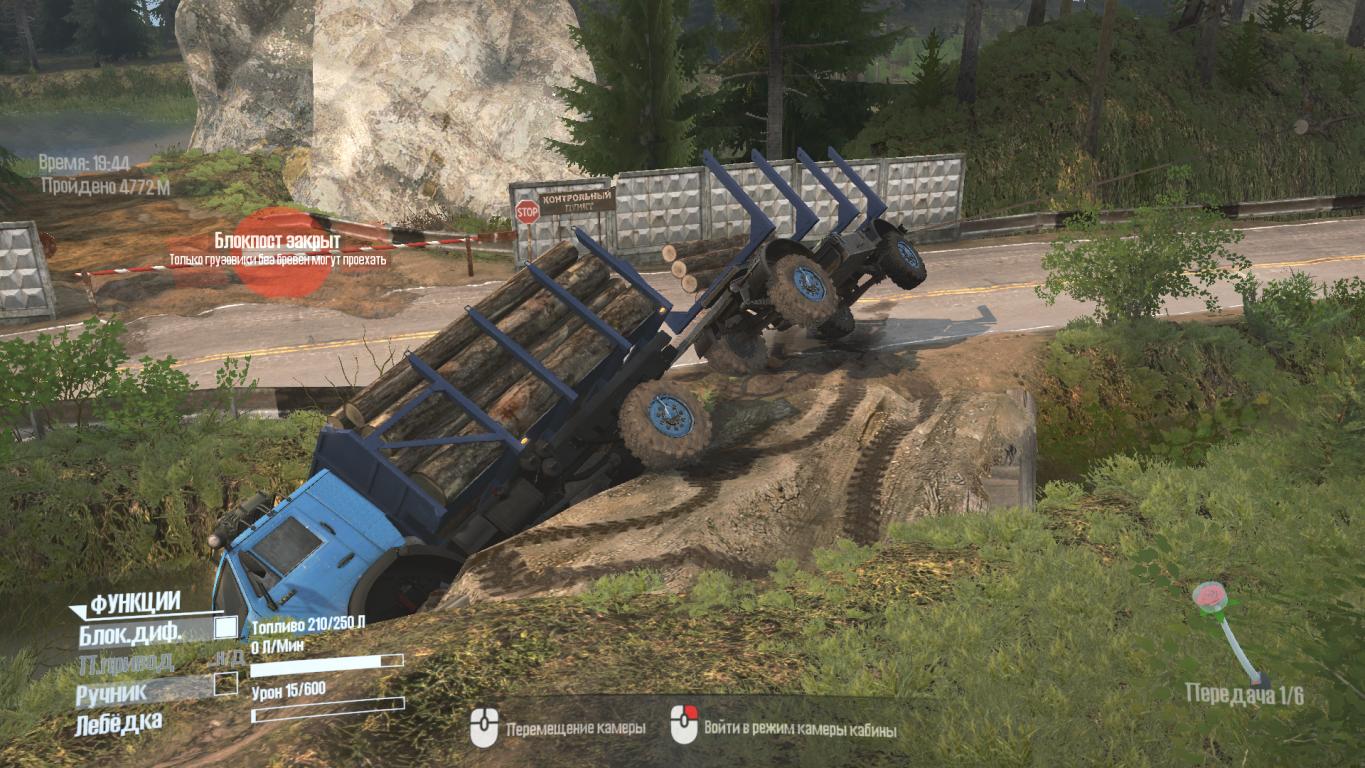1365x768 pixels.
Task: Toggle the Блок.диф. differential lock checkbox
Action: 226,628
